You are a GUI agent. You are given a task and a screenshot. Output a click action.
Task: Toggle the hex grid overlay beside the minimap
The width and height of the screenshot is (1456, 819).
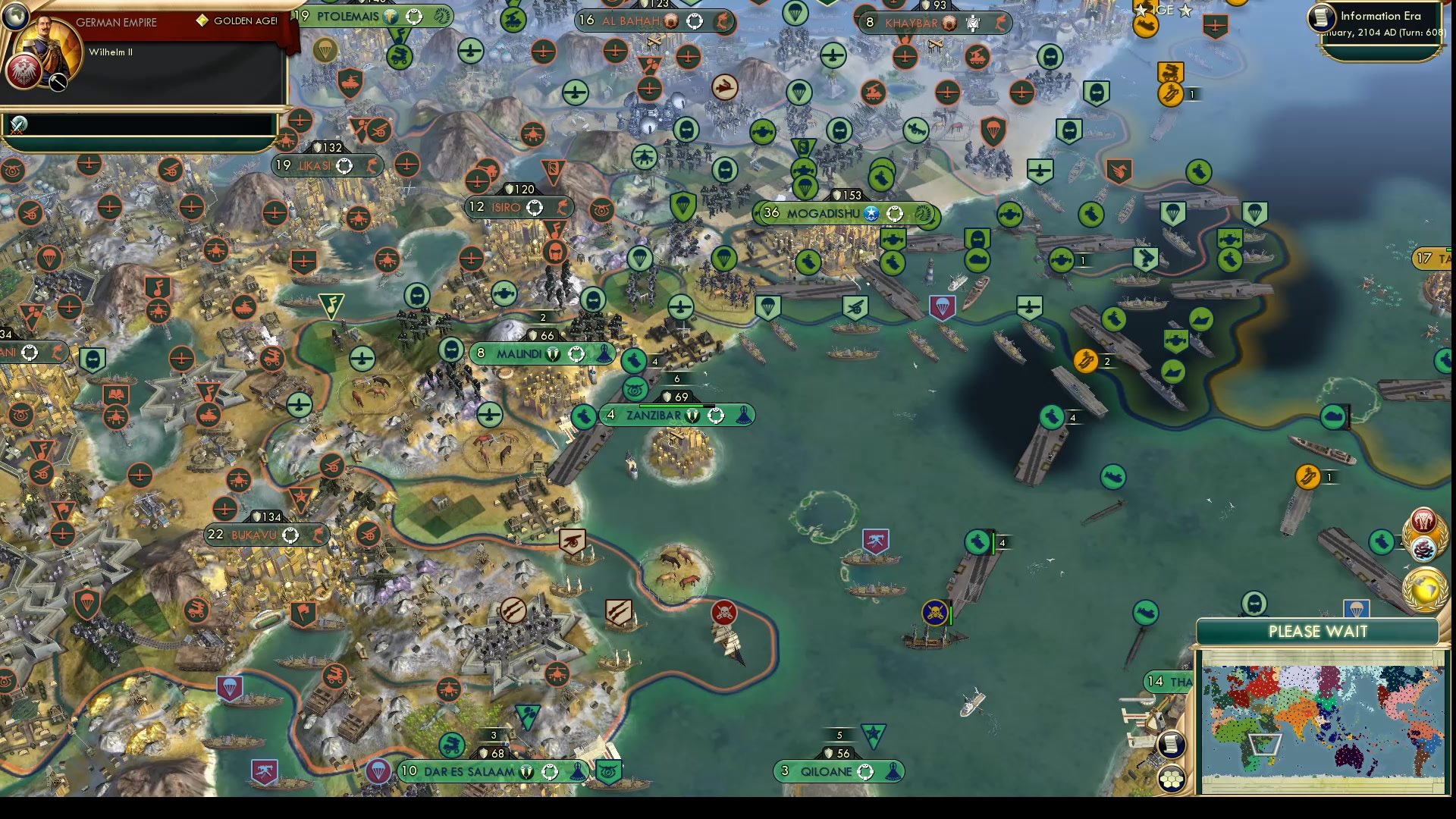1170,780
